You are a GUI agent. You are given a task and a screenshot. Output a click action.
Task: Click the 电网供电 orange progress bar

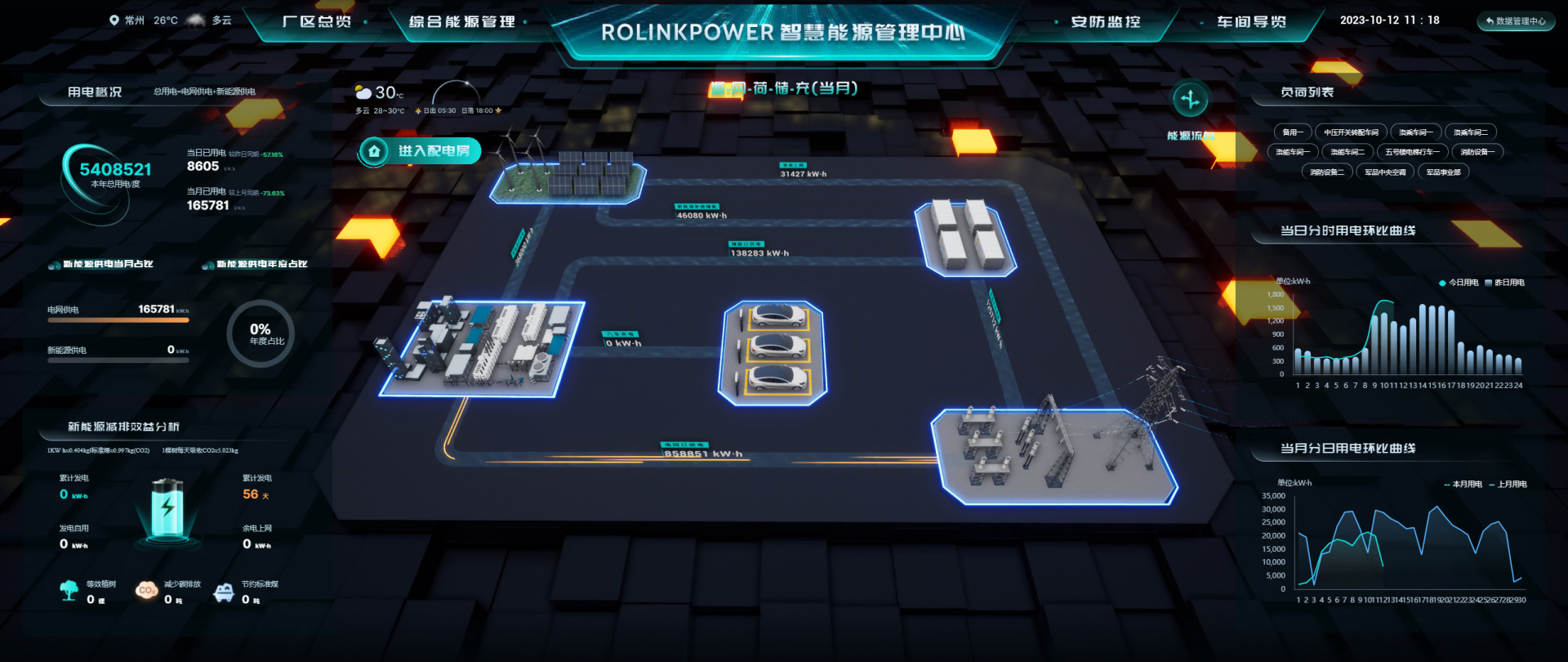[118, 320]
